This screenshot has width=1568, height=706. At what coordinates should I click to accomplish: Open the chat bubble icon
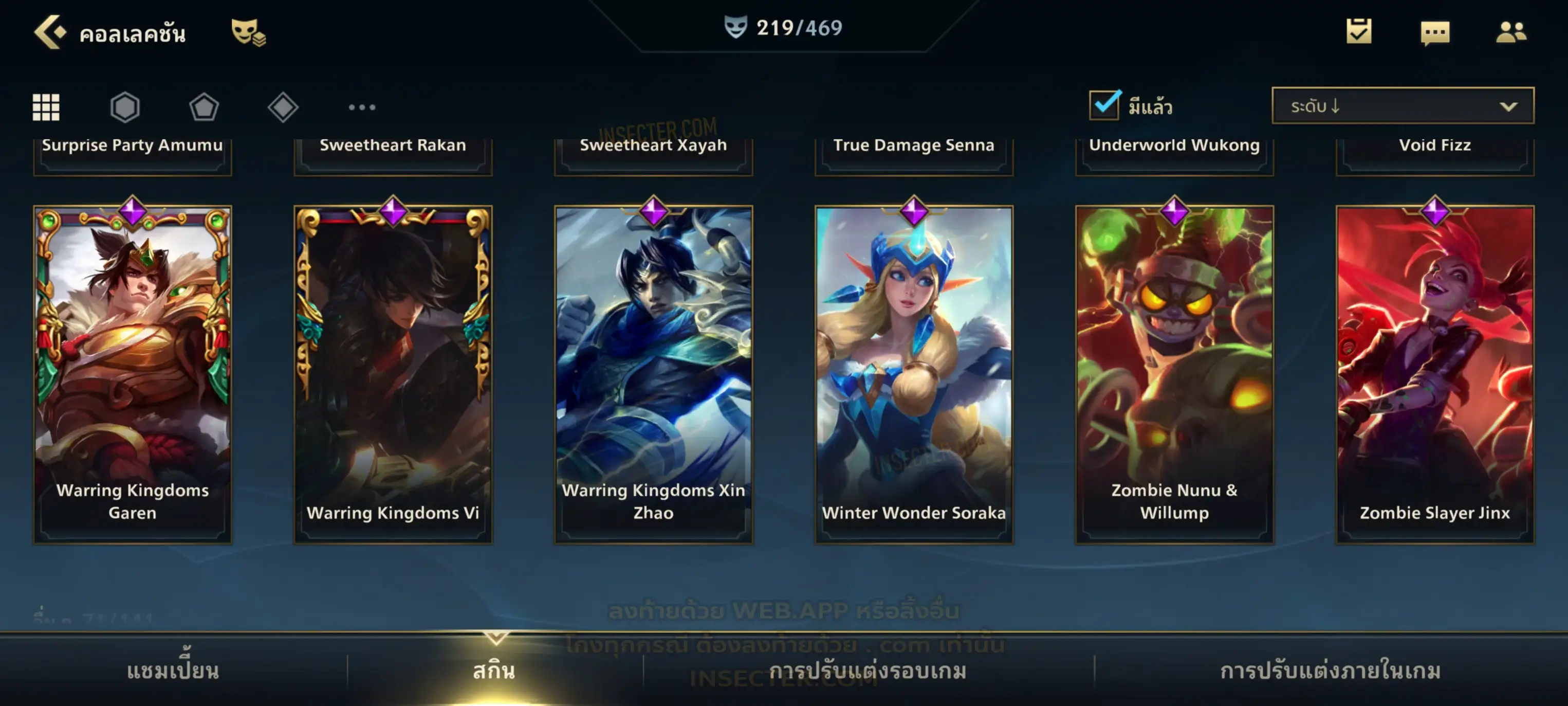click(1434, 33)
